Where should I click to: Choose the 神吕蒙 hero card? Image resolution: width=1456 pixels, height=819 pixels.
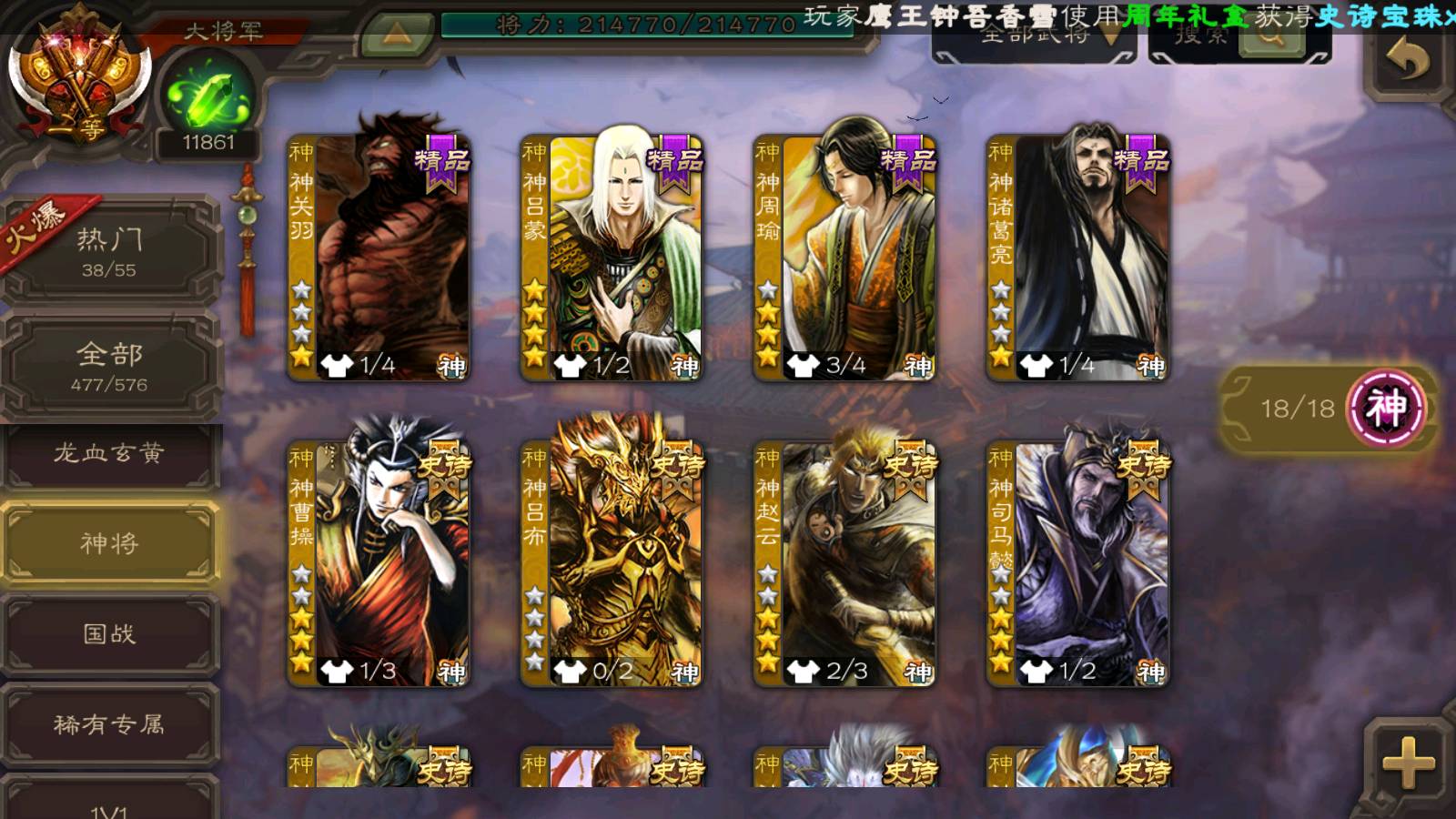click(612, 259)
